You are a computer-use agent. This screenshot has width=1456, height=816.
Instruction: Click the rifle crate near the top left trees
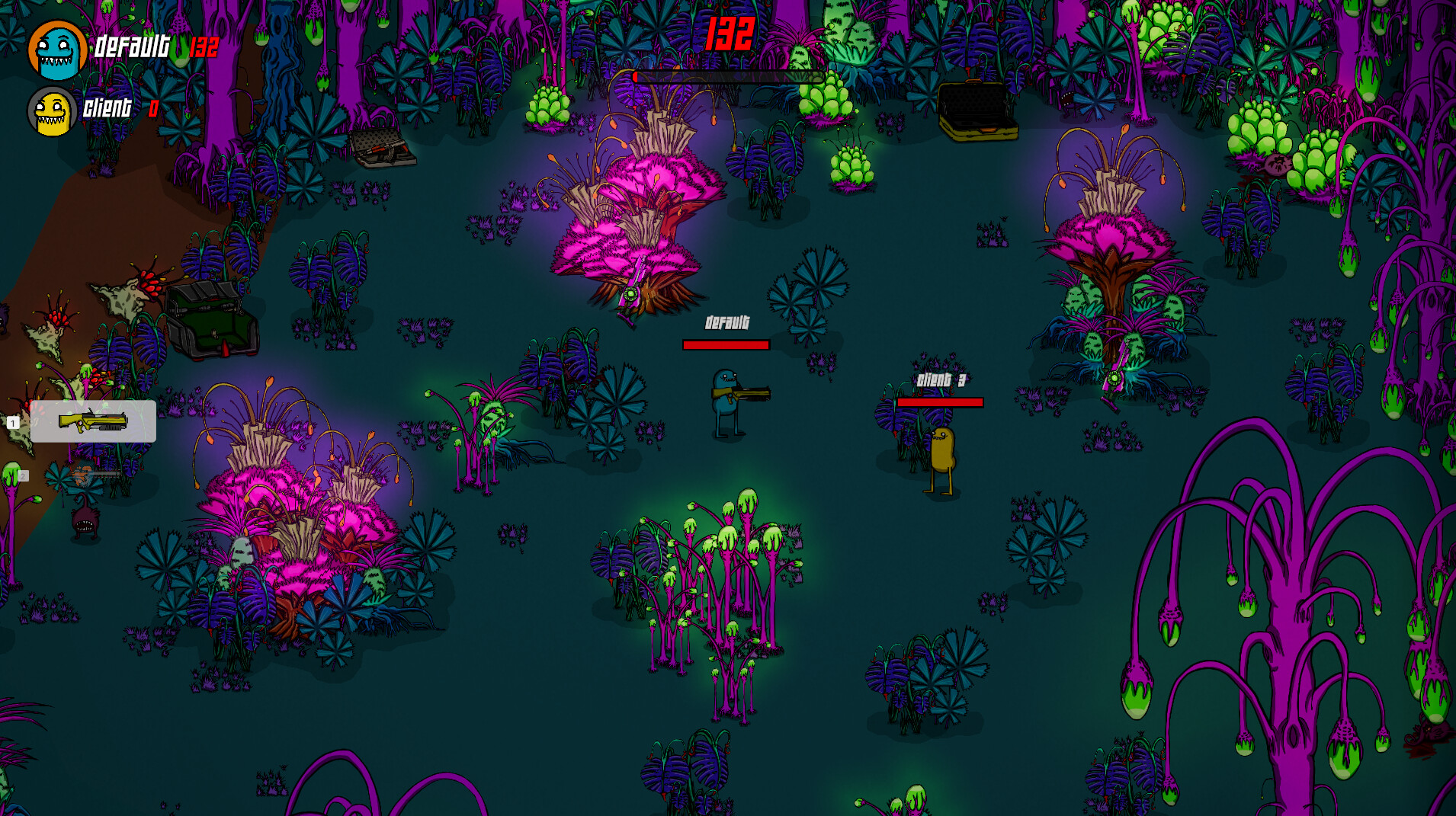click(381, 149)
